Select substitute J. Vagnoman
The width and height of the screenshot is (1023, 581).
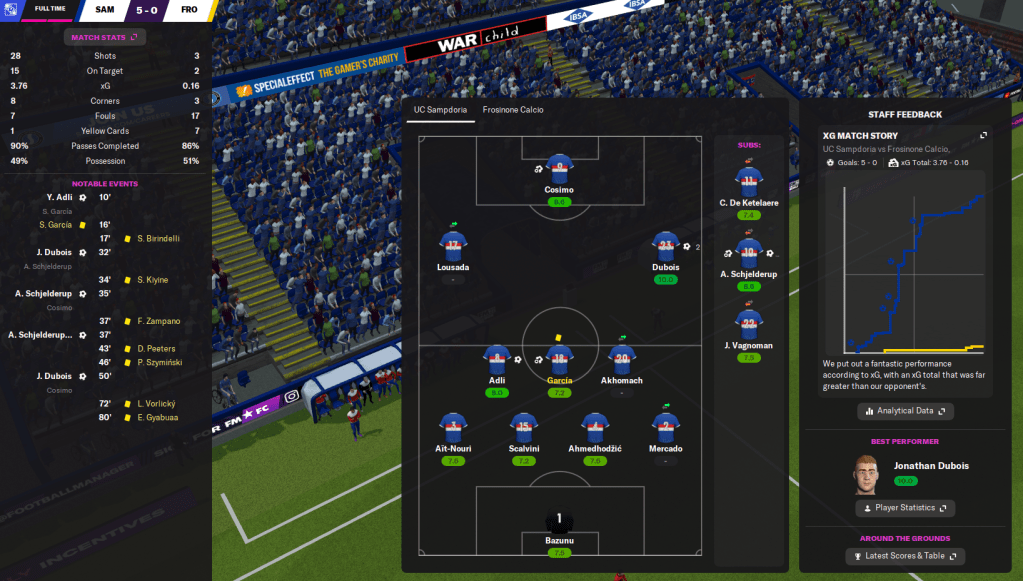coord(749,324)
